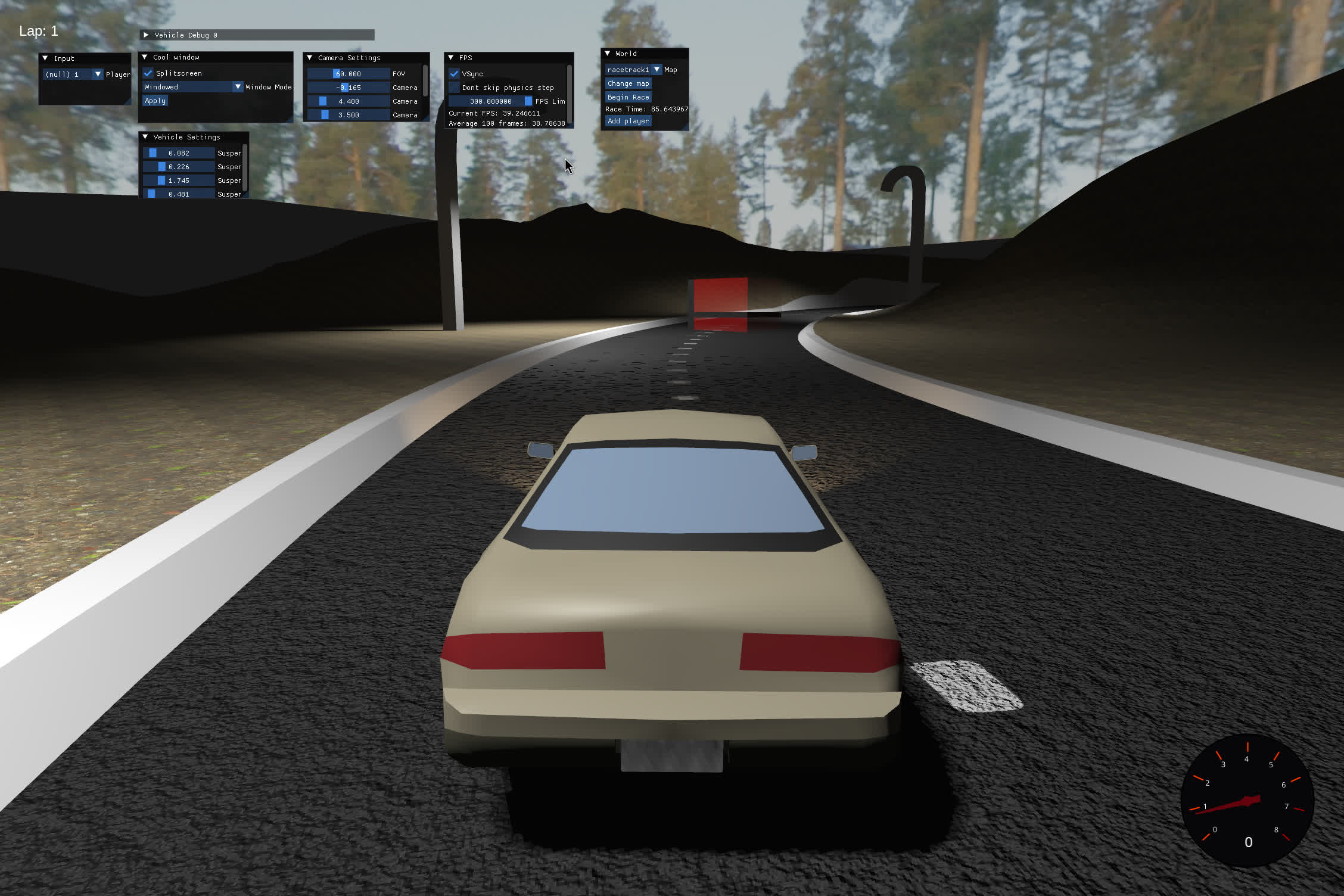This screenshot has width=1344, height=896.
Task: Open the Window Mode dropdown showing Windowed
Action: pyautogui.click(x=238, y=86)
